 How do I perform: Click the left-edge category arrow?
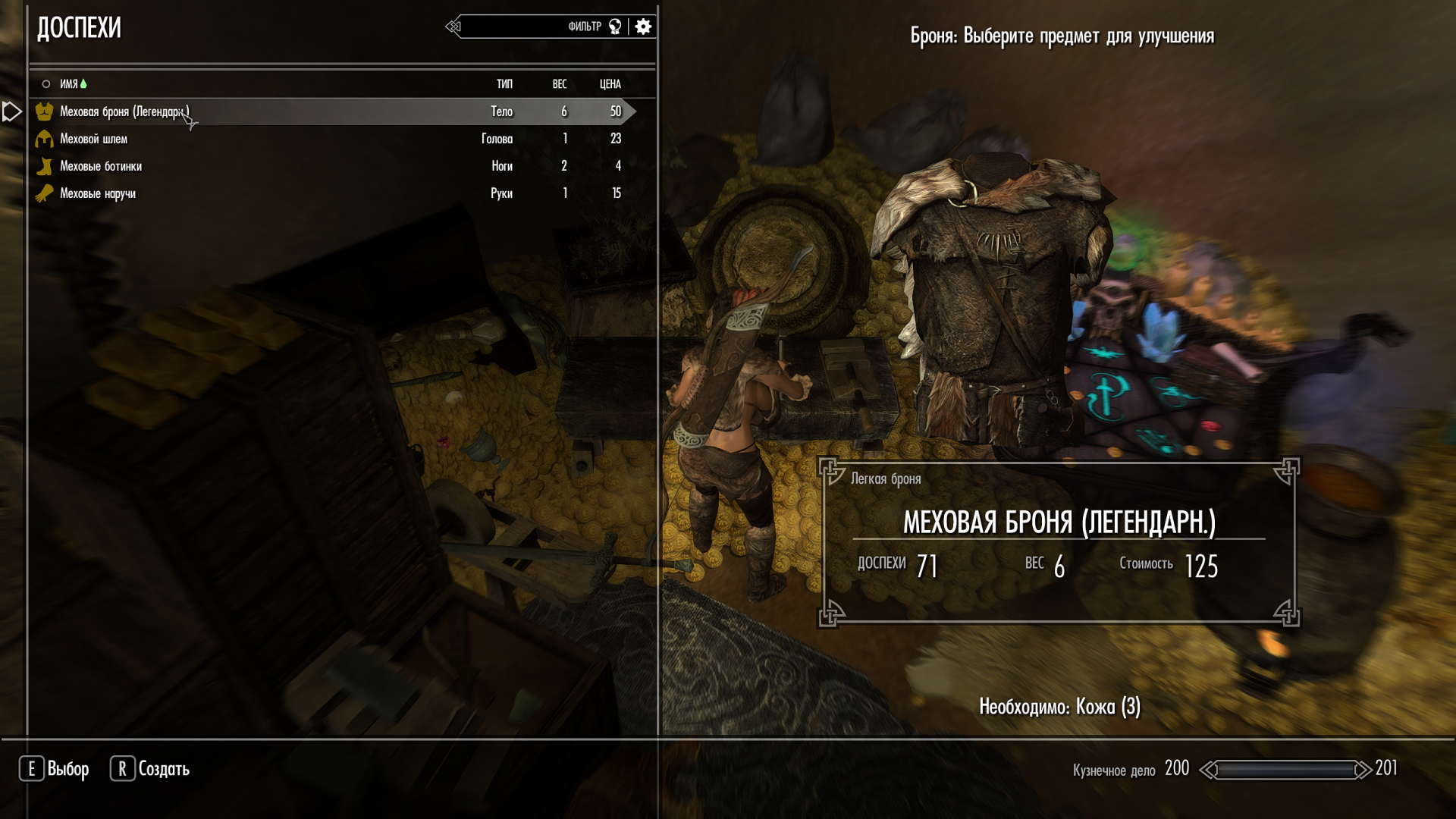click(11, 111)
